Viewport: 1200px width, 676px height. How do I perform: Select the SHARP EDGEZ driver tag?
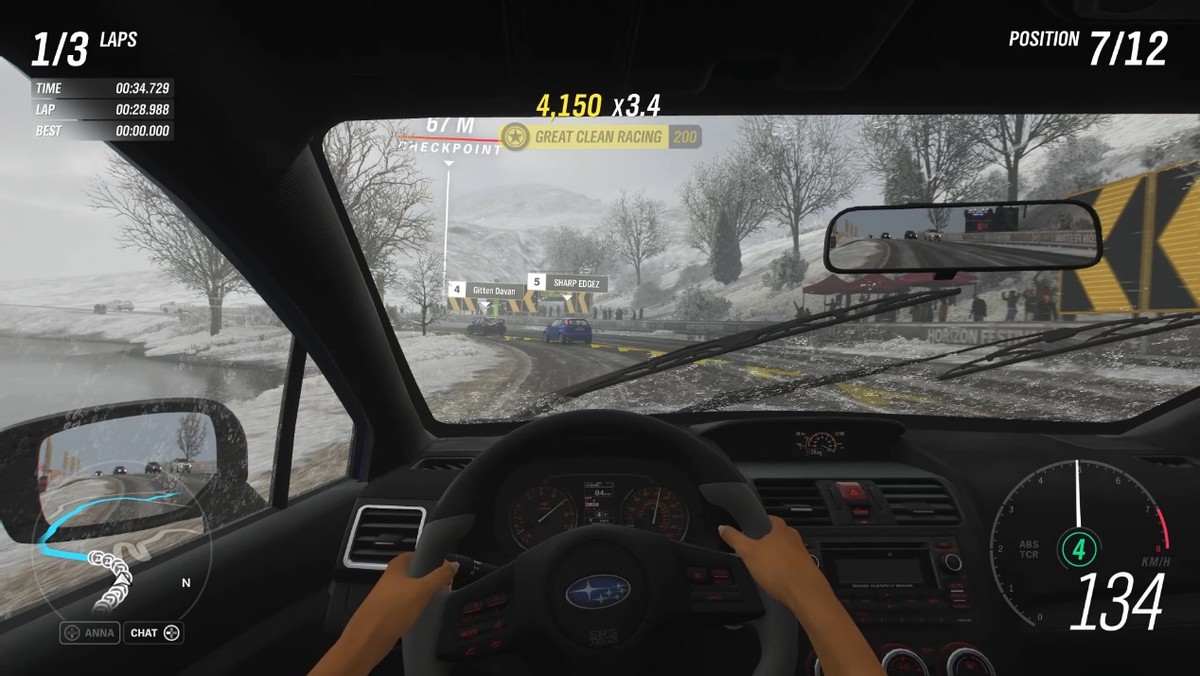tap(567, 283)
